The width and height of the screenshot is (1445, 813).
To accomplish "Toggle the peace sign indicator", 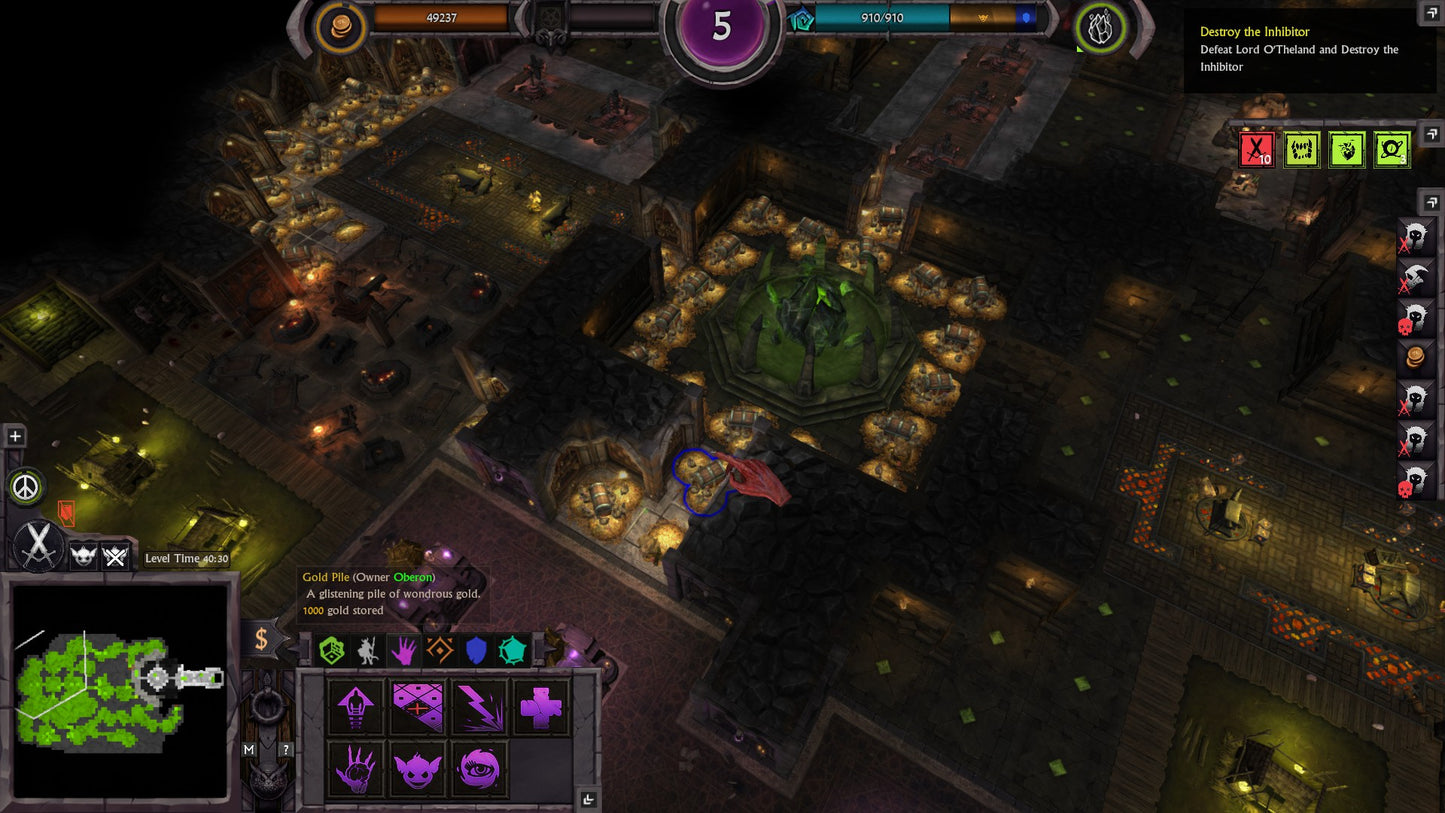I will coord(25,486).
